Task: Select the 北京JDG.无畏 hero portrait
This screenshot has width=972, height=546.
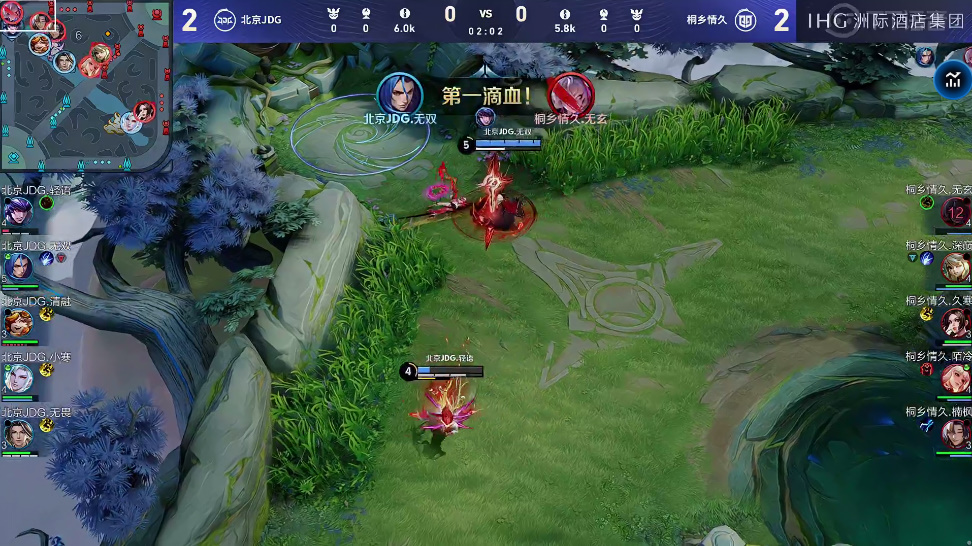Action: click(17, 434)
